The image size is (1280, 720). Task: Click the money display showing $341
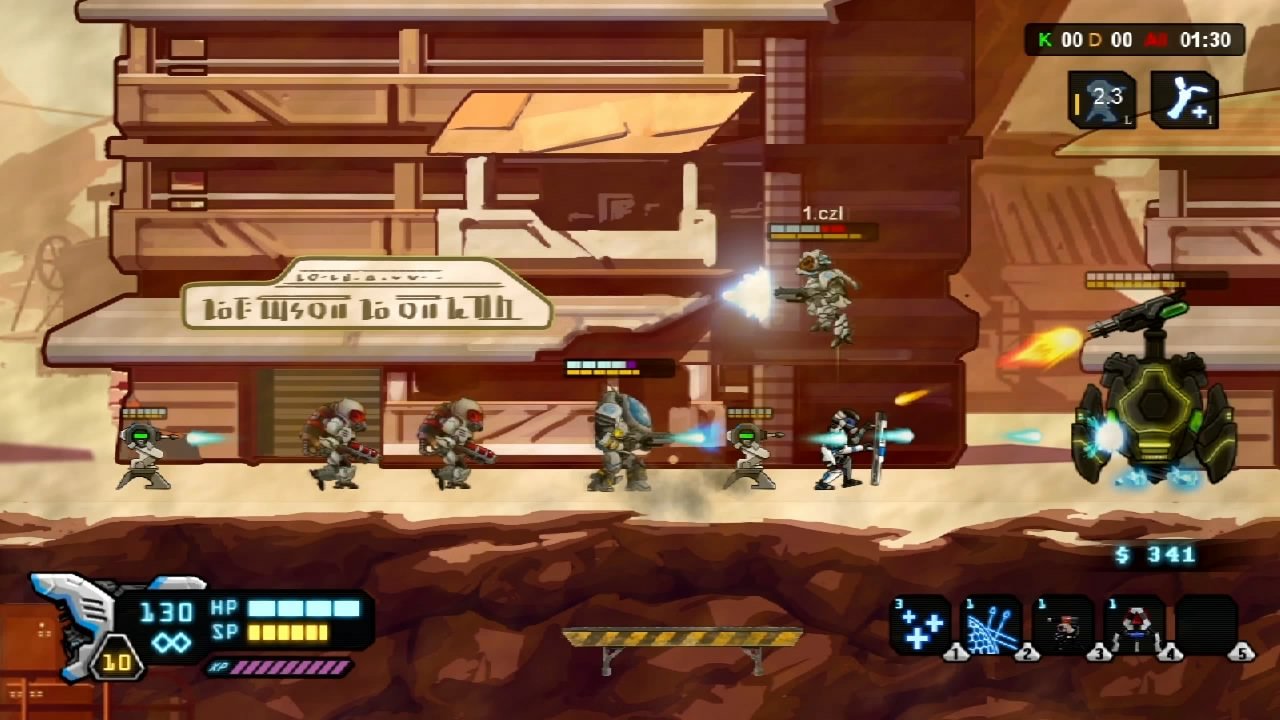[1157, 554]
